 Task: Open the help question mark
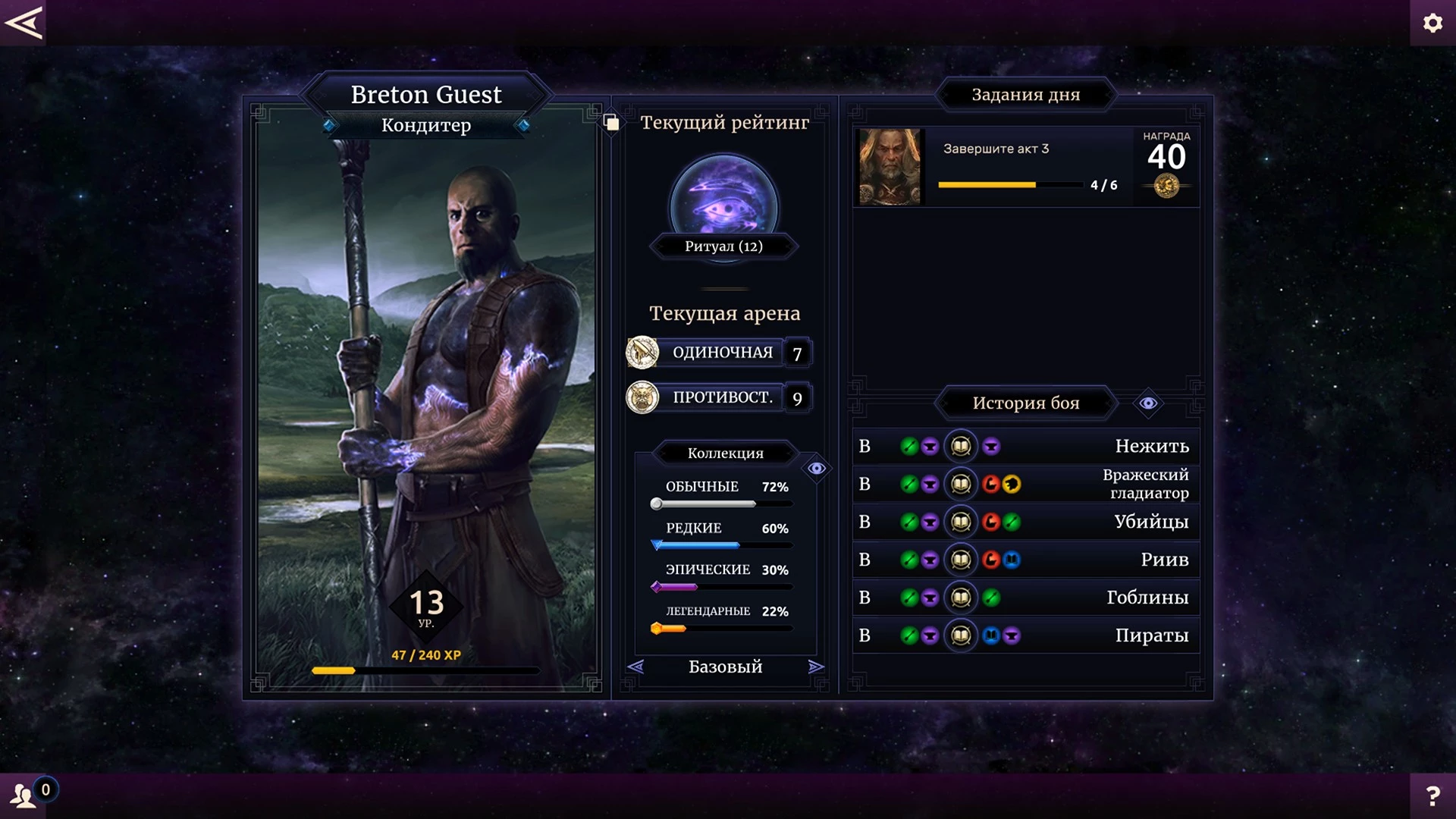[x=1432, y=795]
